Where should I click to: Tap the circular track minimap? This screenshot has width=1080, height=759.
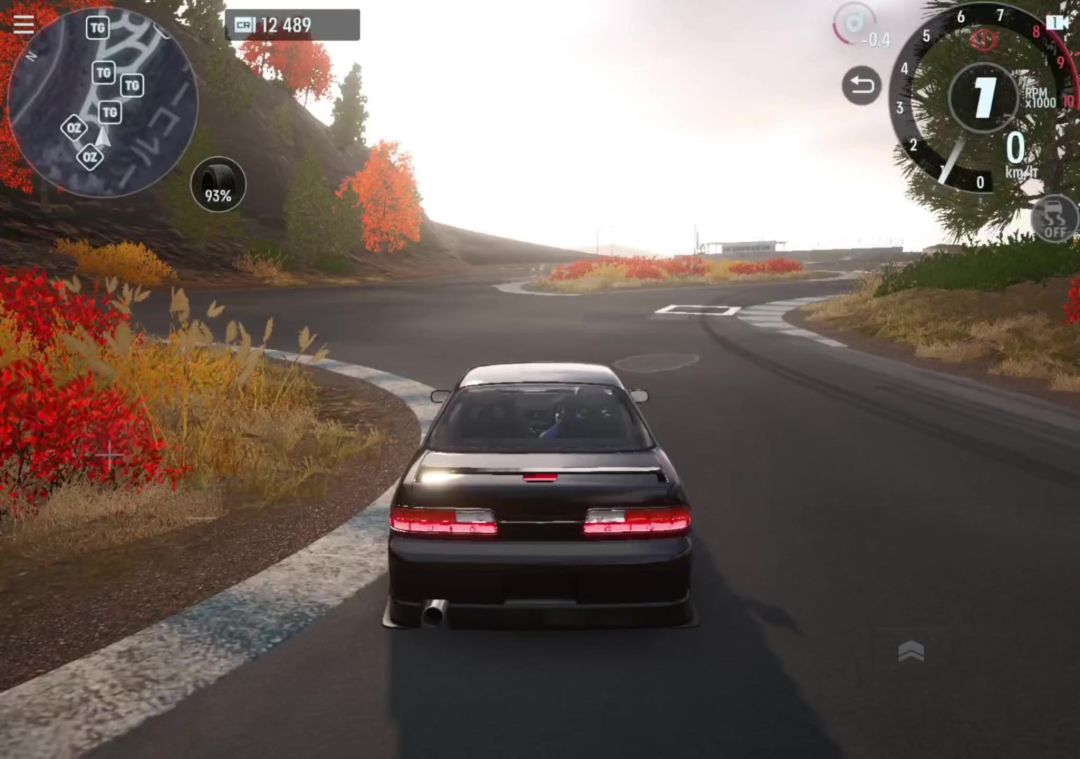click(102, 102)
